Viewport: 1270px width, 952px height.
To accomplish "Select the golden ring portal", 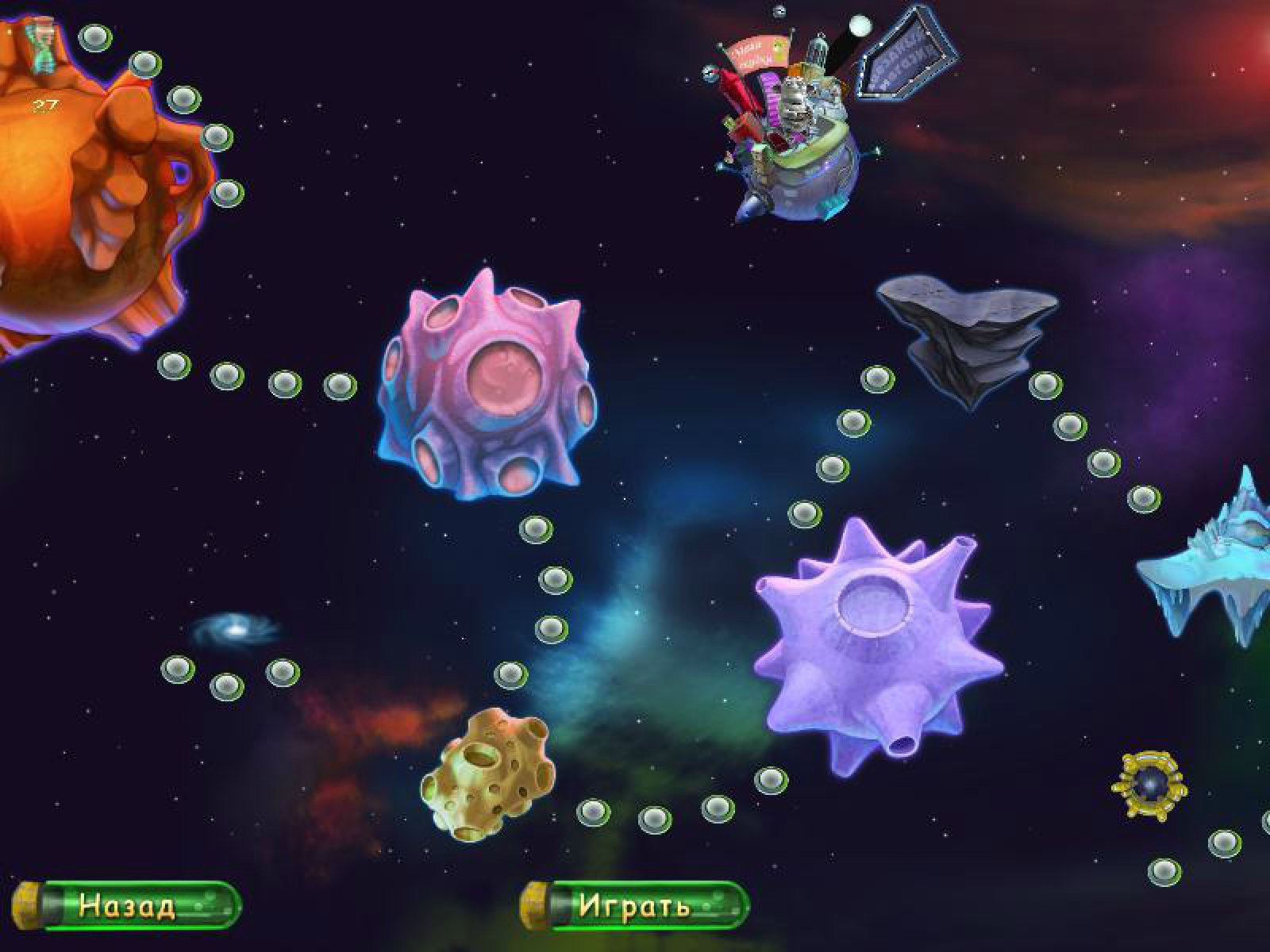I will point(1149,784).
